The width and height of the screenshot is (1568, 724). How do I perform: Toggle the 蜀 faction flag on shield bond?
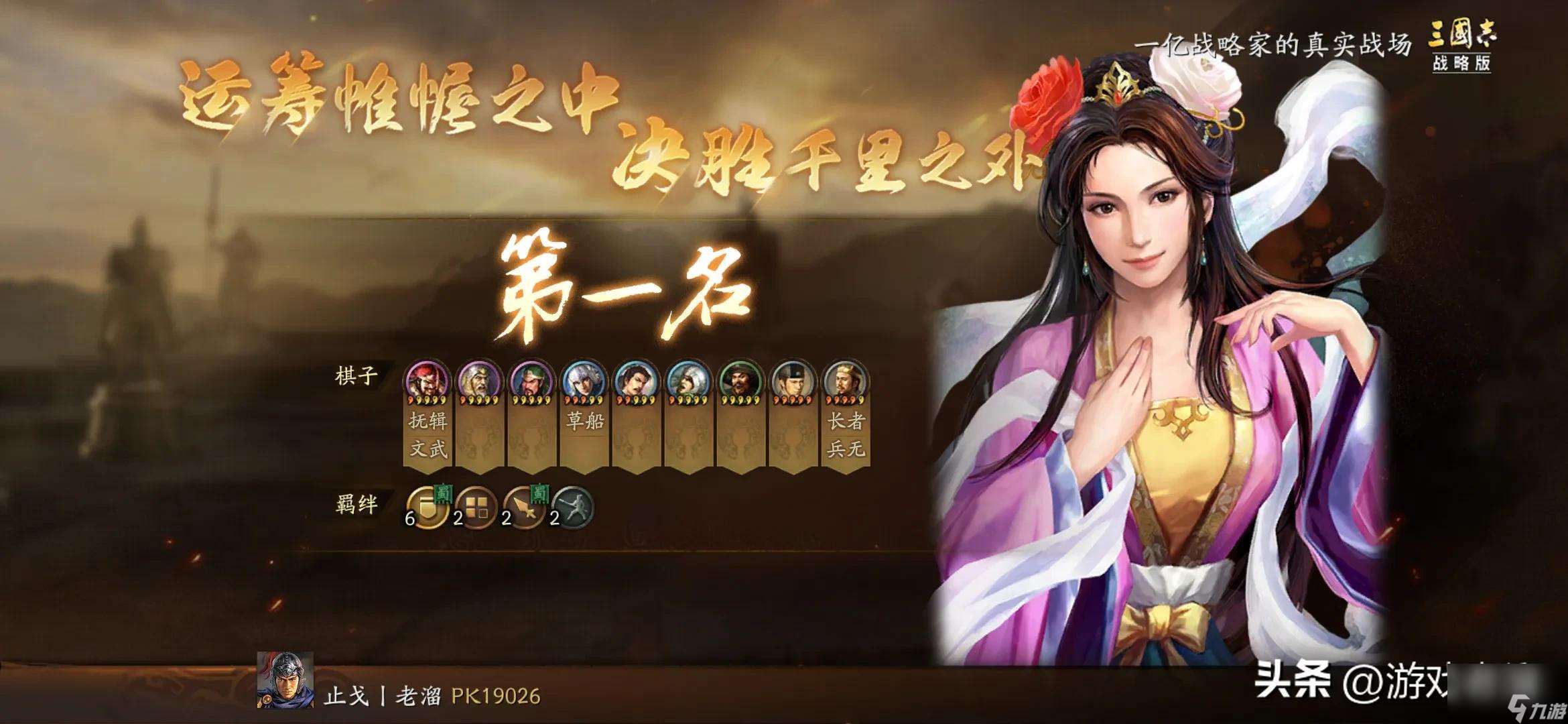click(x=443, y=495)
